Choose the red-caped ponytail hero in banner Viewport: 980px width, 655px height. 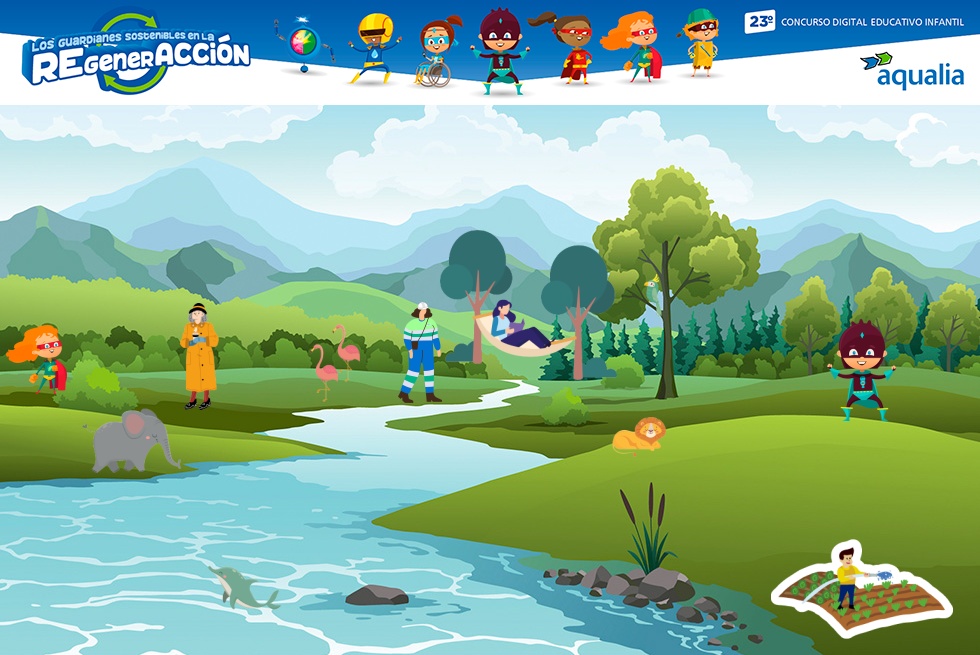tap(572, 48)
